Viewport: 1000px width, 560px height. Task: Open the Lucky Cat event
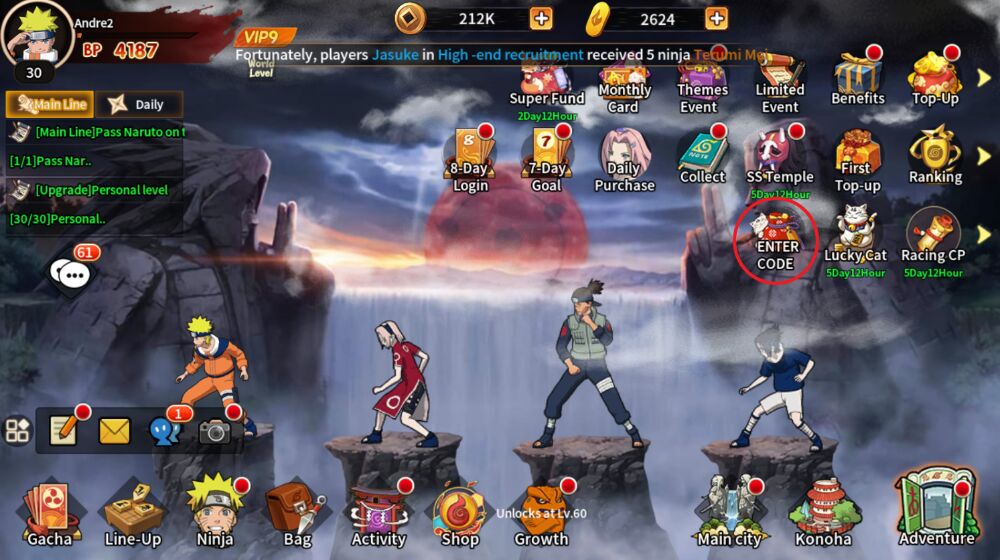[855, 236]
